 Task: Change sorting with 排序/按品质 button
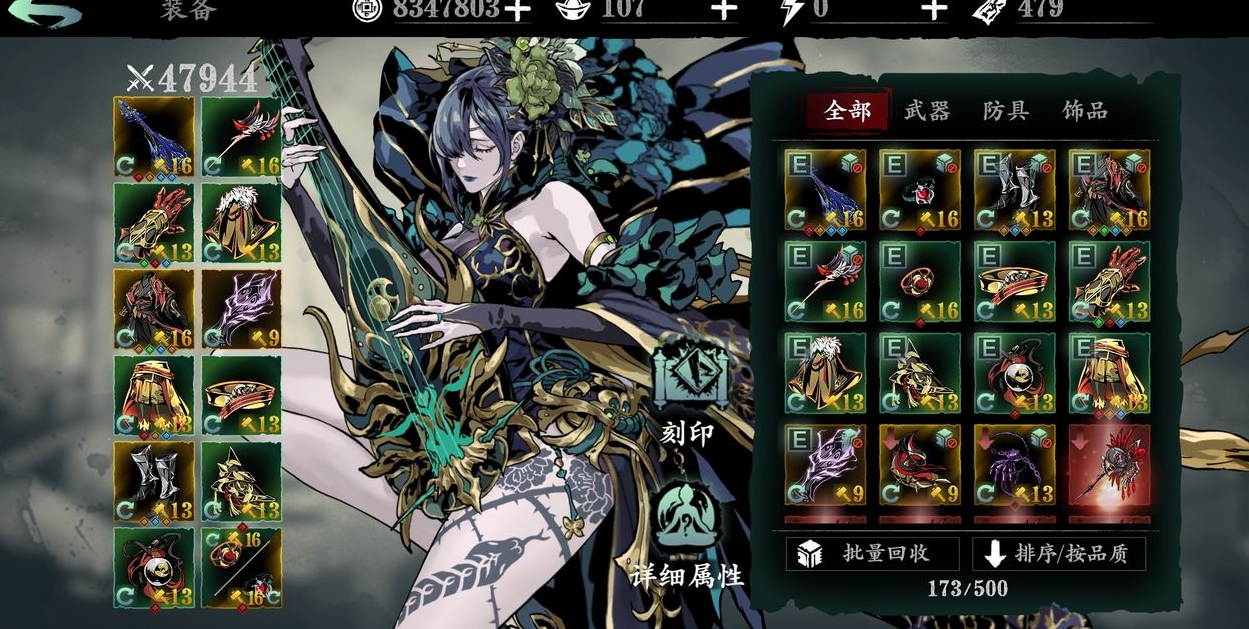pyautogui.click(x=1058, y=553)
